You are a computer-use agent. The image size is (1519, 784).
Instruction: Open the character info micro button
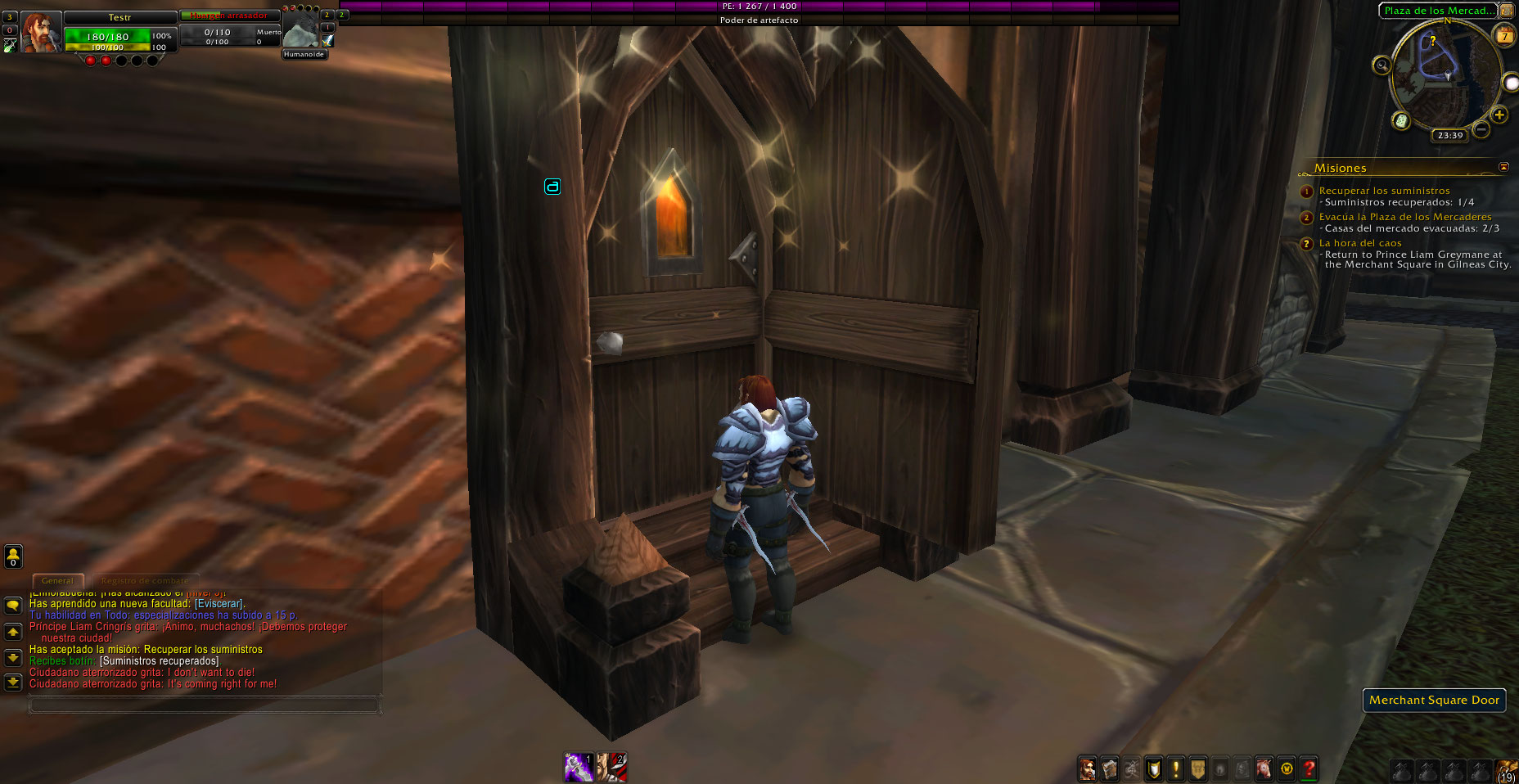point(1087,769)
